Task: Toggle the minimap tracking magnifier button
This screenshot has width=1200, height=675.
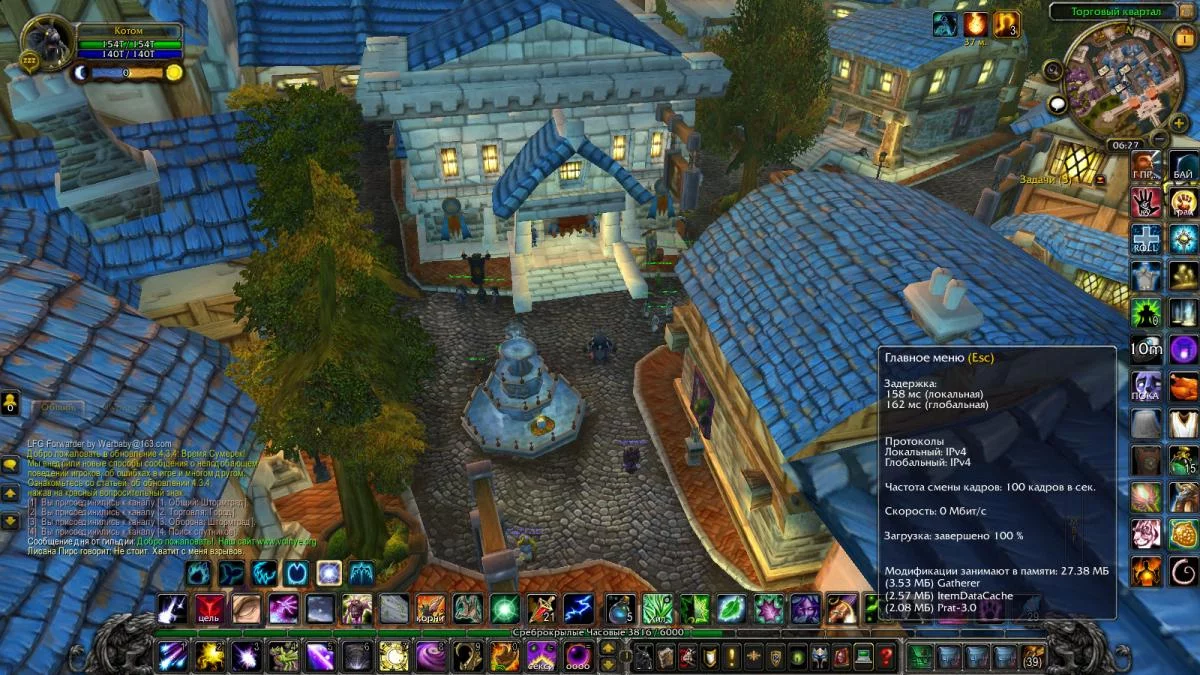Action: (1053, 69)
